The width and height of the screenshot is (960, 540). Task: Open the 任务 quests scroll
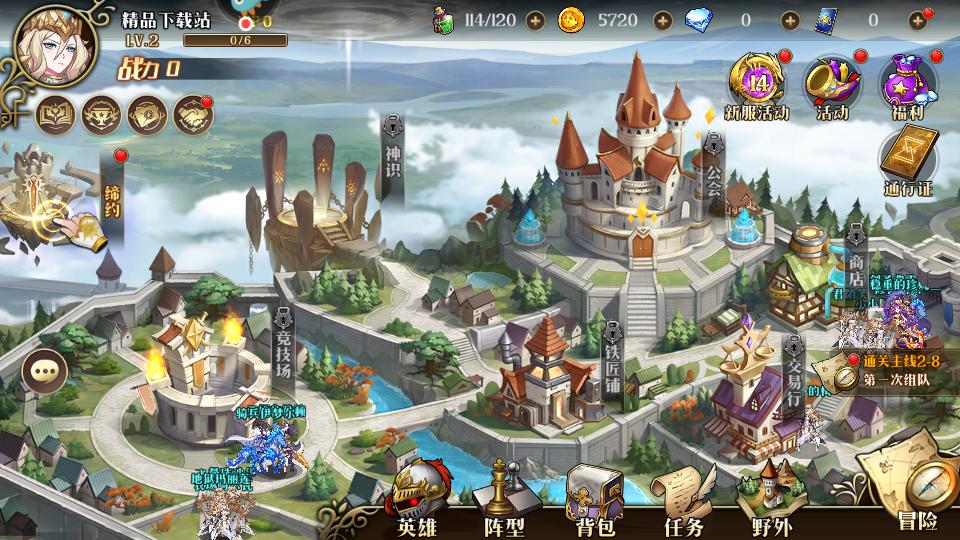pyautogui.click(x=684, y=500)
